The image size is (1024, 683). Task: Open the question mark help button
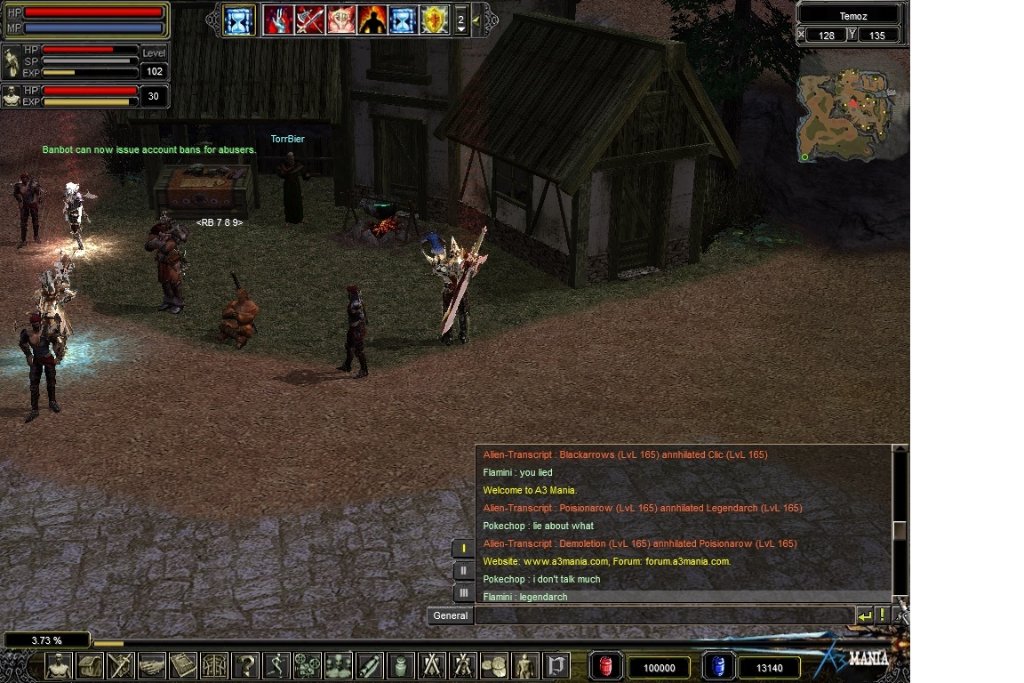pos(246,665)
